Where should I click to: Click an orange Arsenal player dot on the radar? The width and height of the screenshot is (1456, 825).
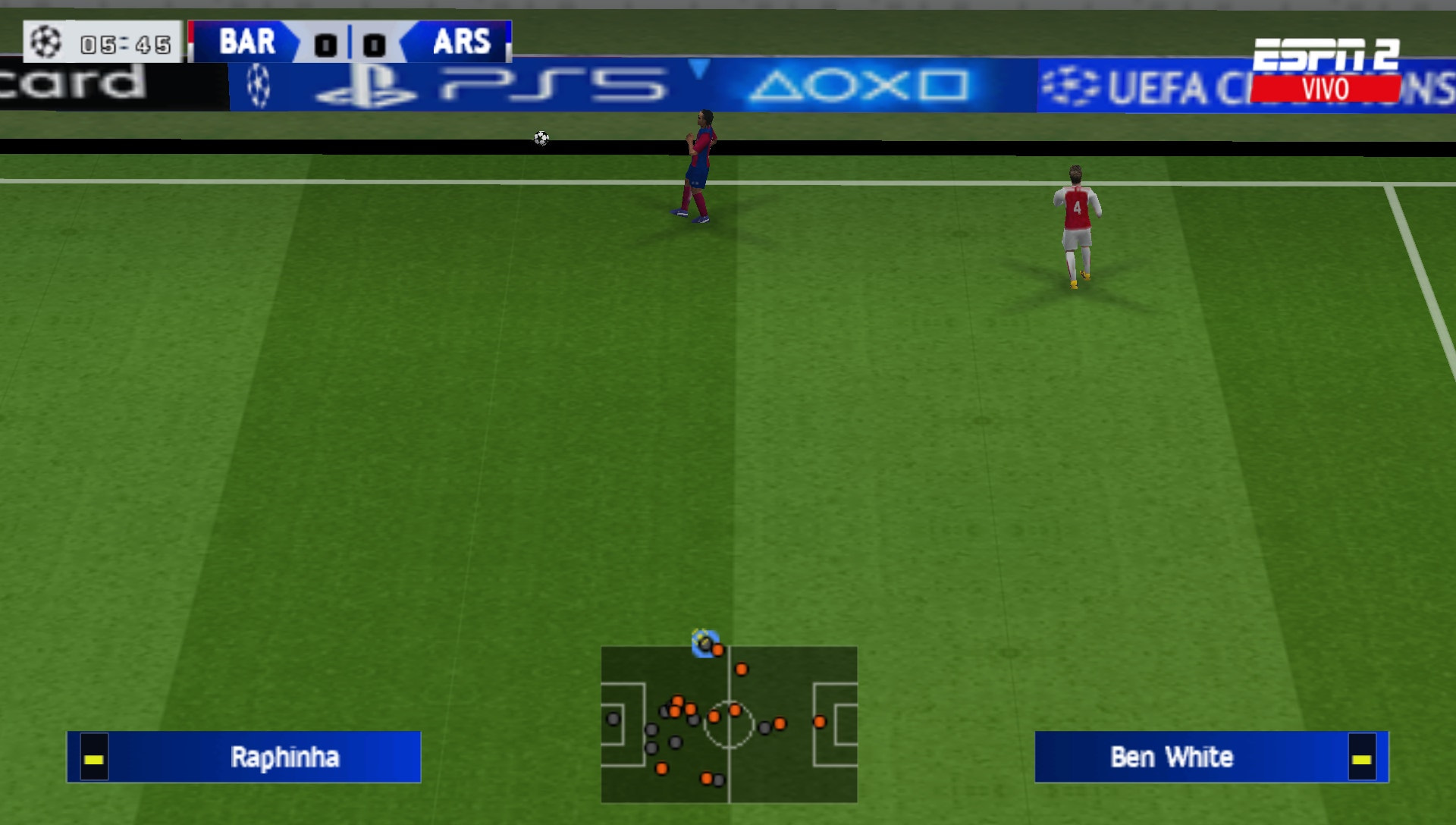[742, 670]
